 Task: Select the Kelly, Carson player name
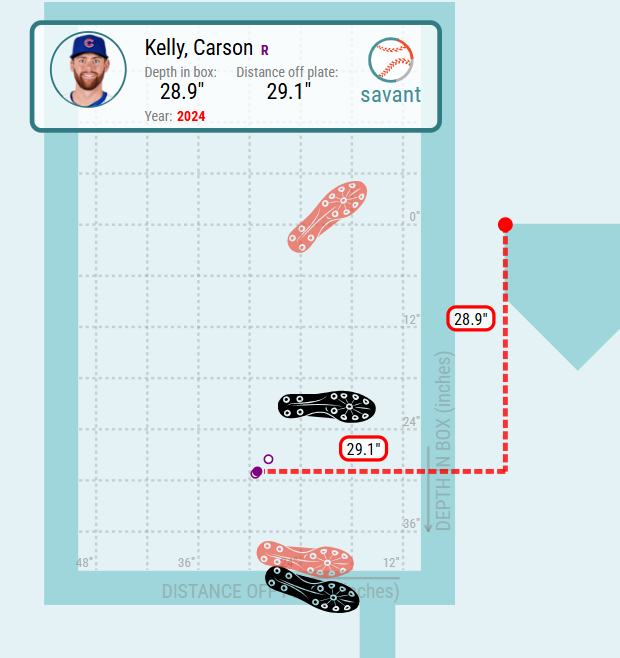point(198,48)
